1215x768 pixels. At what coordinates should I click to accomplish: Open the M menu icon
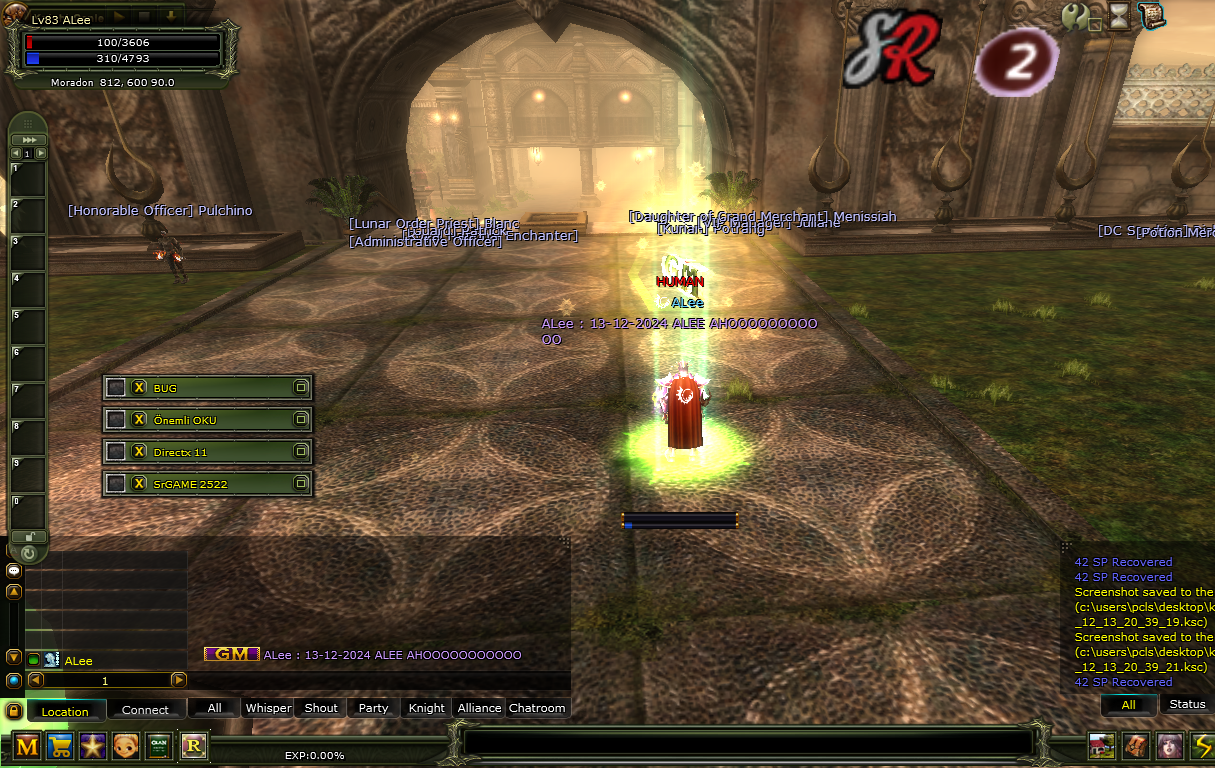27,746
